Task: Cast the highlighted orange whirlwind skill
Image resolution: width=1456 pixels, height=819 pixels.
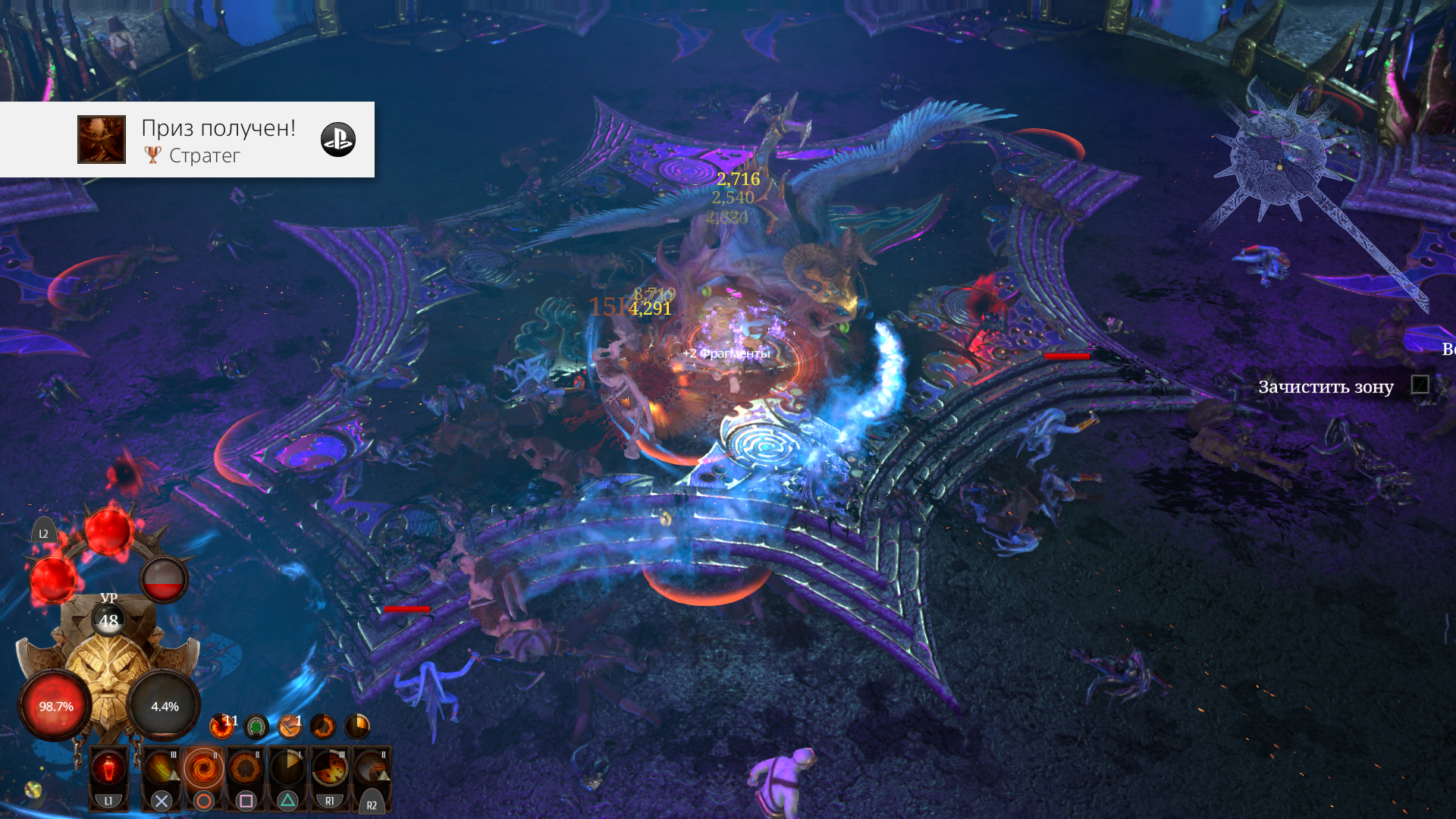Action: pos(203,770)
